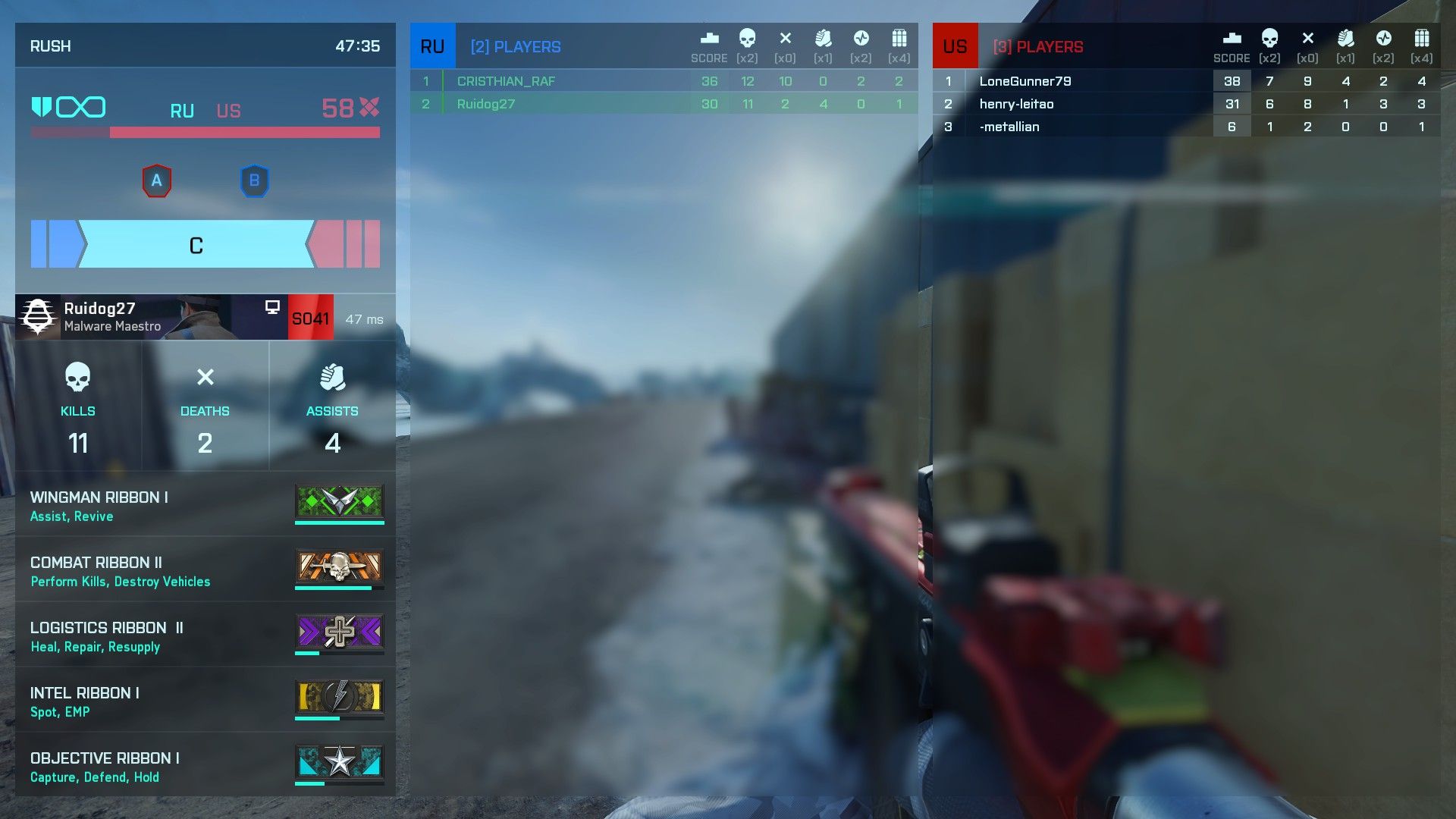
Task: Toggle objective marker A on the map overview
Action: click(157, 180)
